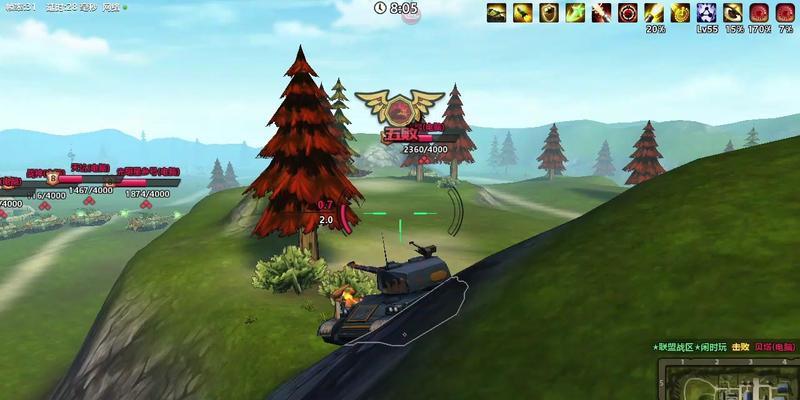Screen dimensions: 800x400
Task: Select the red orb icon showing 7%
Action: tap(785, 13)
